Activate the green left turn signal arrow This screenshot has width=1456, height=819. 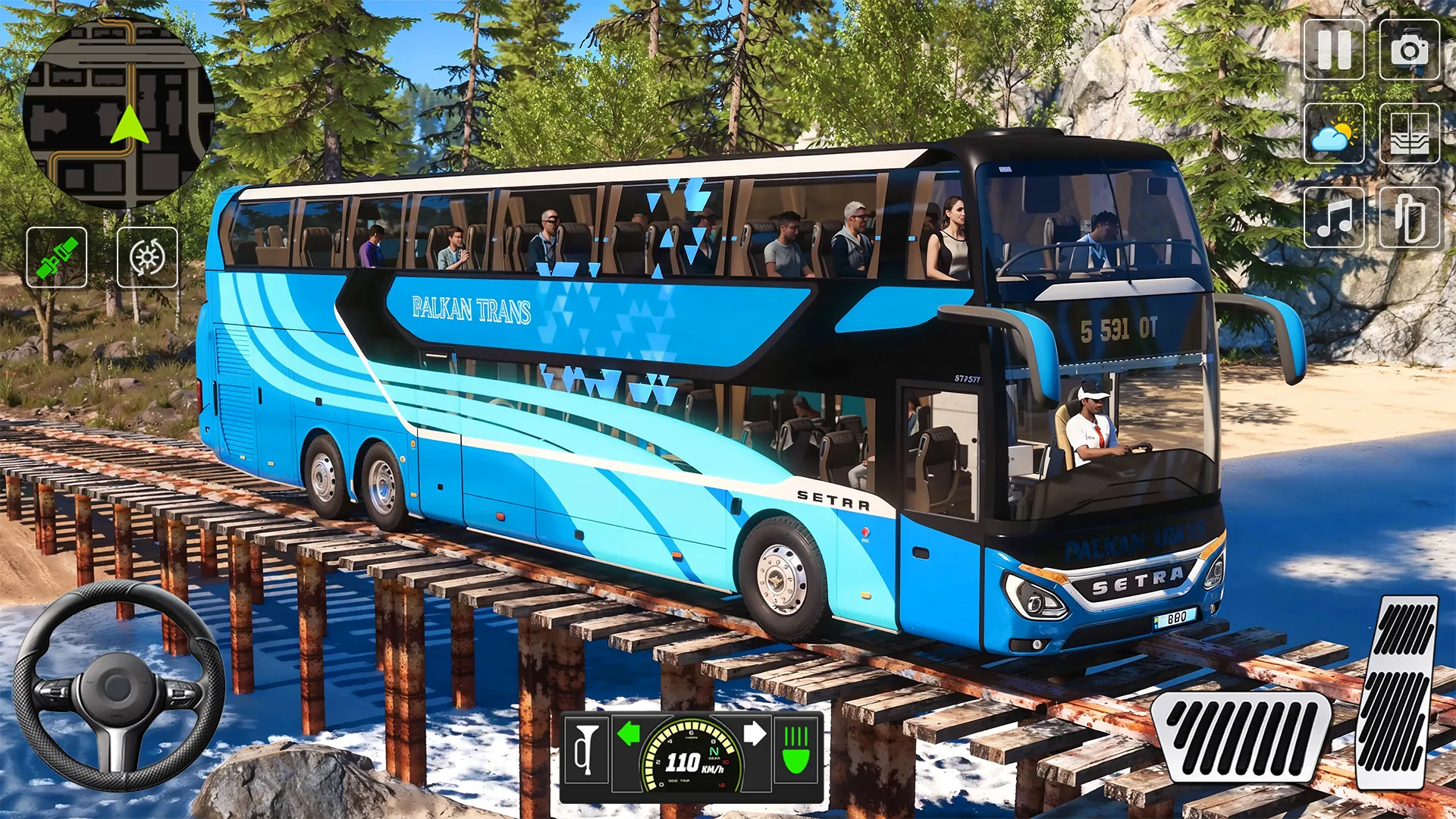point(629,733)
